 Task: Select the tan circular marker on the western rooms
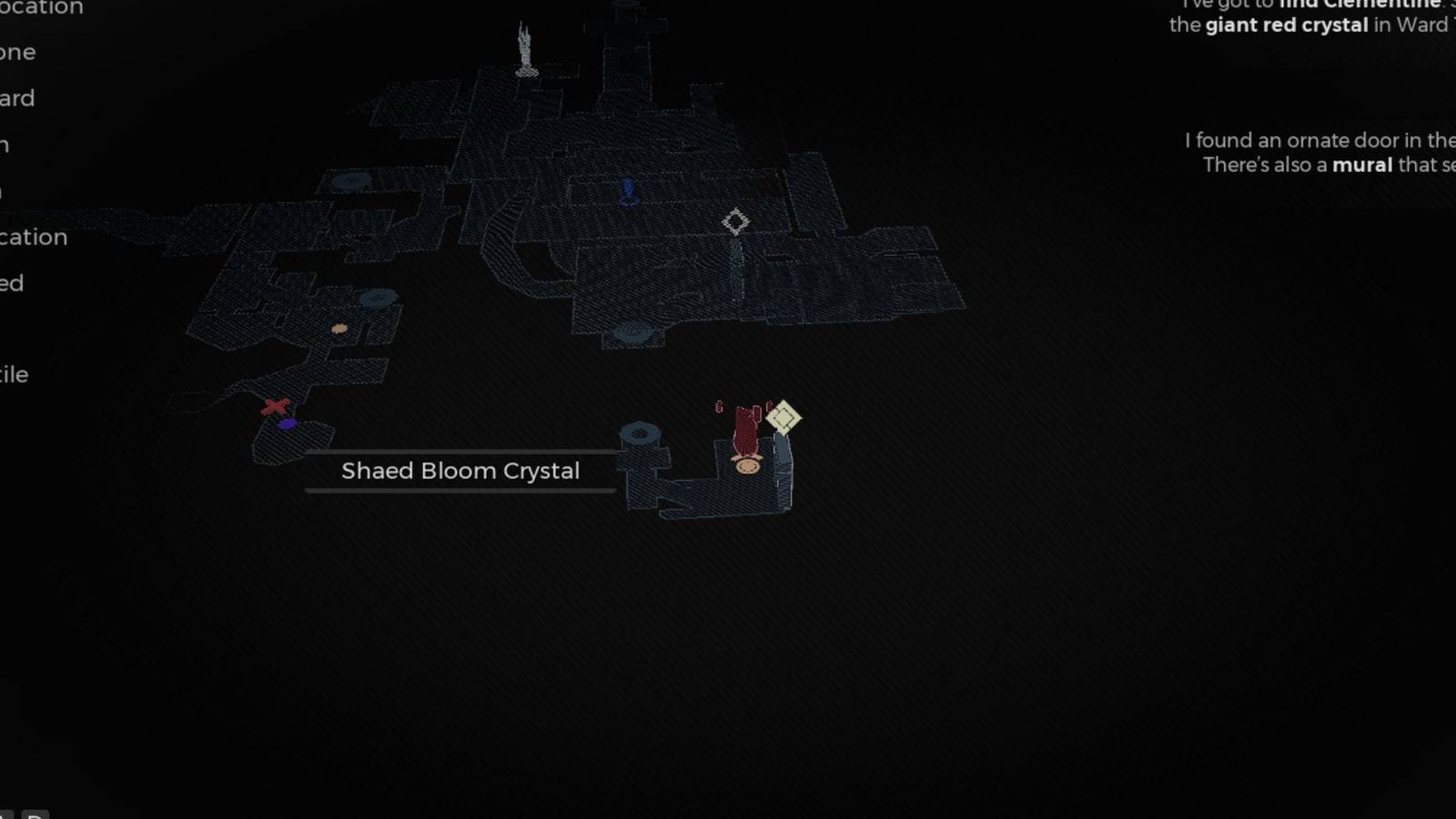(339, 329)
